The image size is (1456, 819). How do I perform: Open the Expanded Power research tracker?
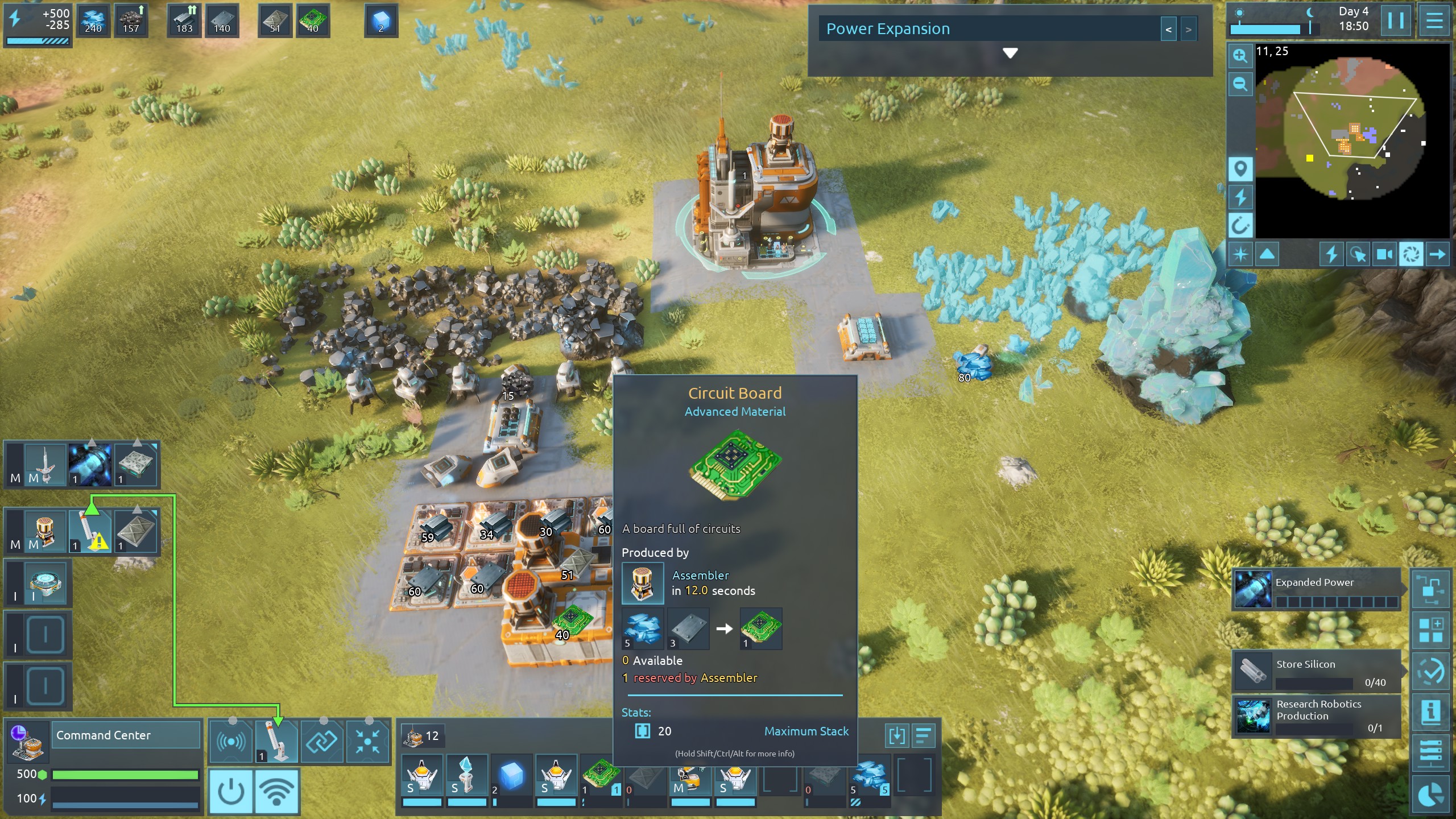tap(1316, 590)
